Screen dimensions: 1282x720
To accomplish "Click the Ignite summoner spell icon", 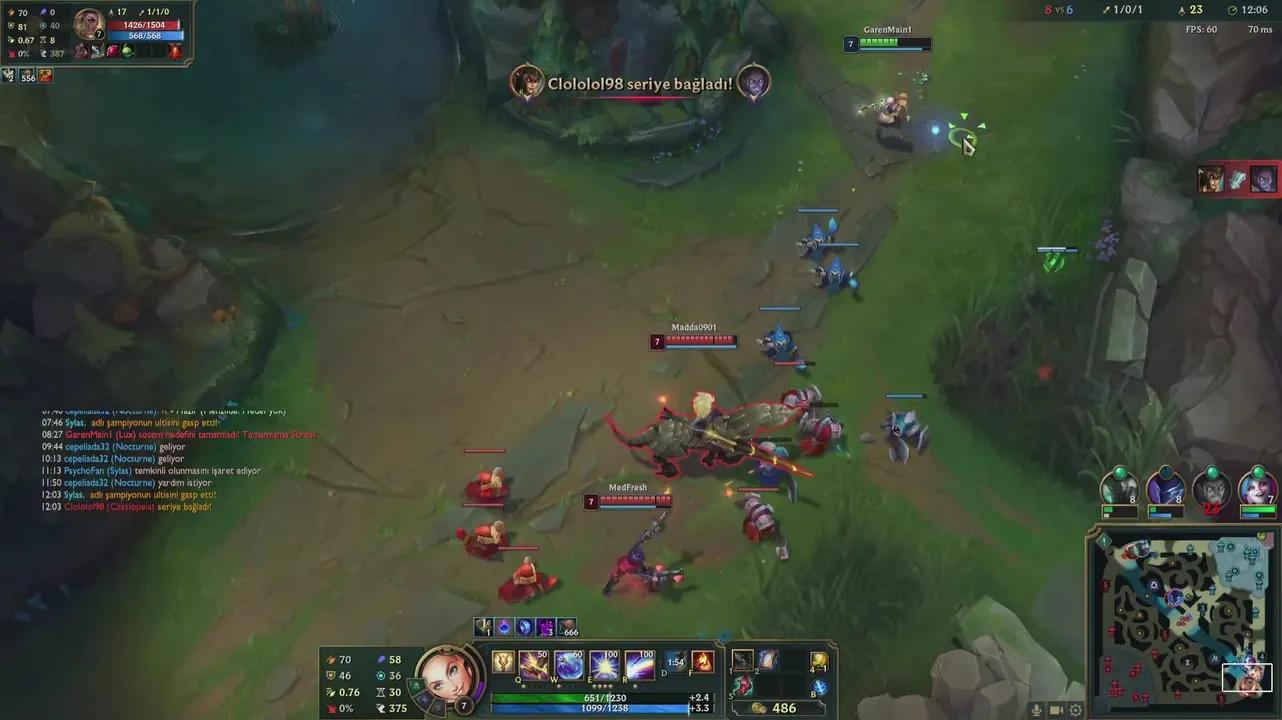I will click(x=702, y=661).
